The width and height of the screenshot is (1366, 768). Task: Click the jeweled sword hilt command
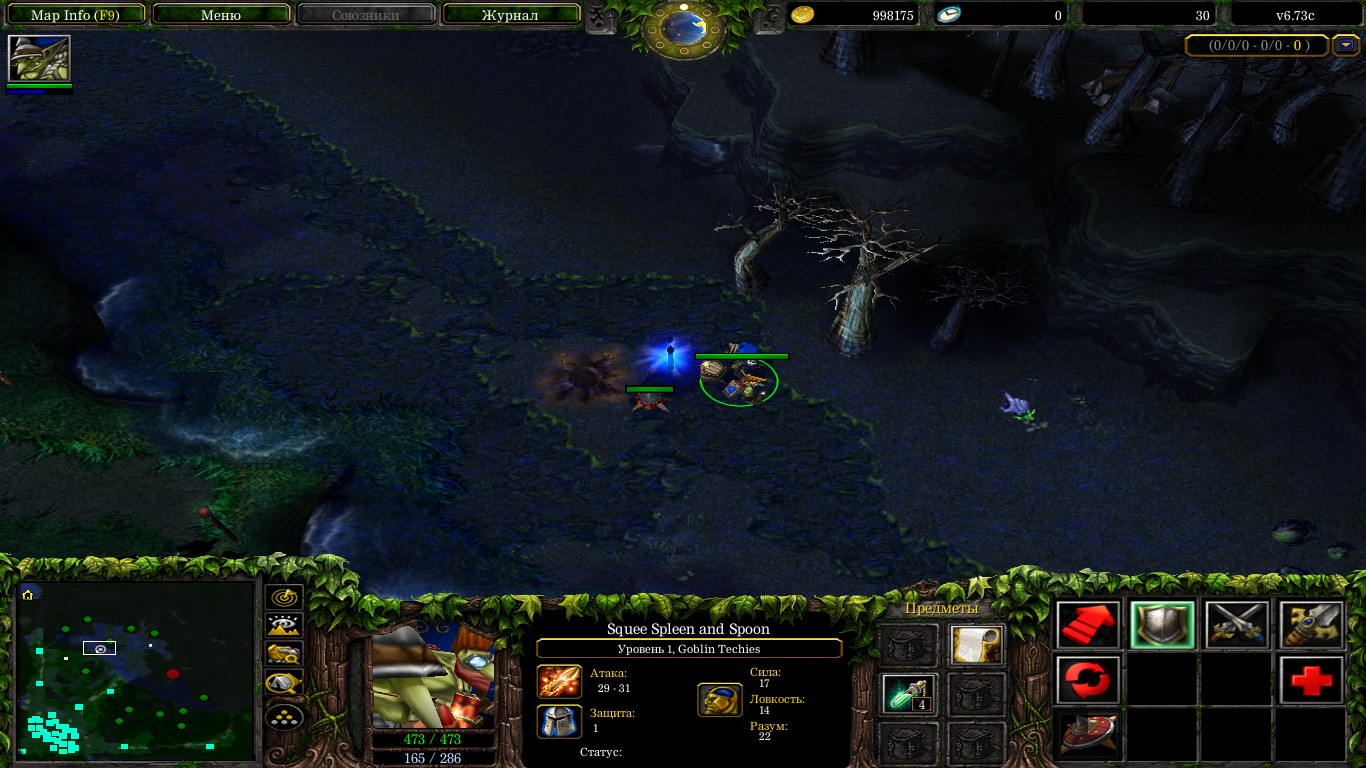[x=1311, y=626]
